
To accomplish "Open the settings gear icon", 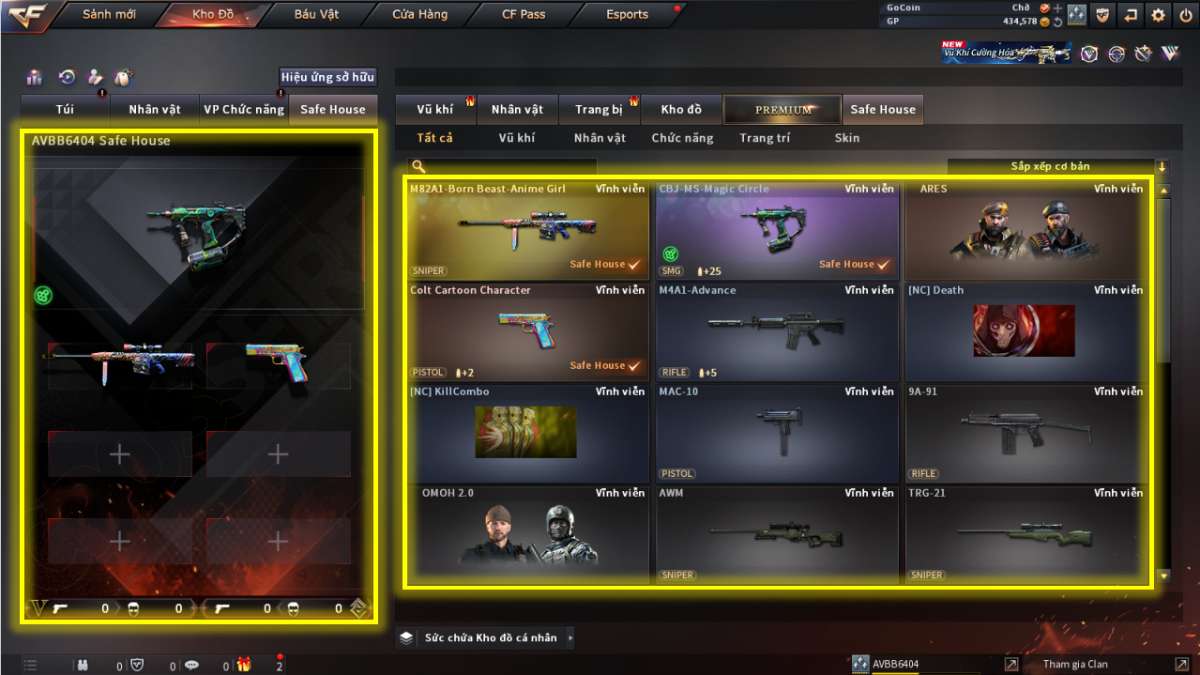I will [1158, 15].
